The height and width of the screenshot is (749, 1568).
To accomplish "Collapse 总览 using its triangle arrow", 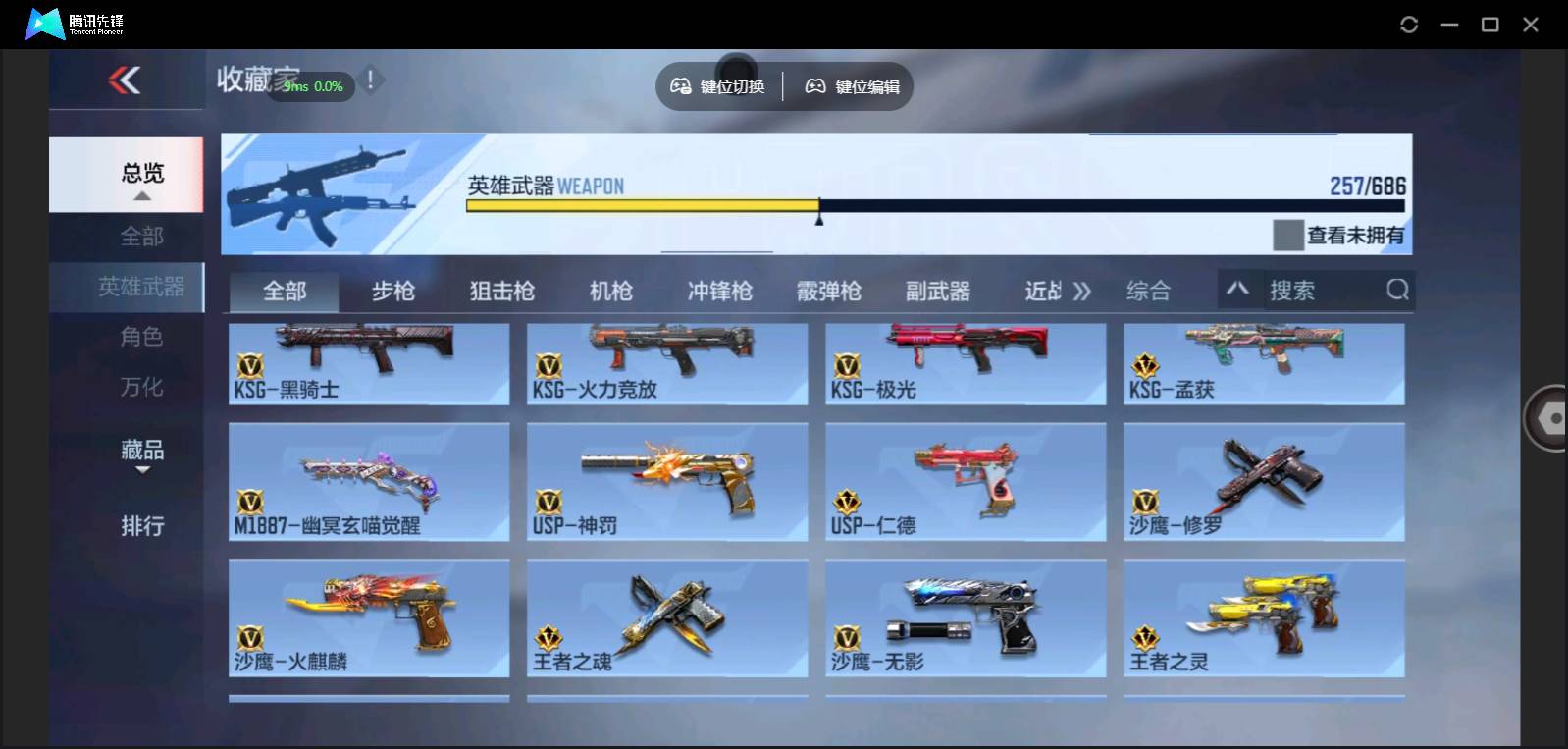I will pyautogui.click(x=143, y=195).
